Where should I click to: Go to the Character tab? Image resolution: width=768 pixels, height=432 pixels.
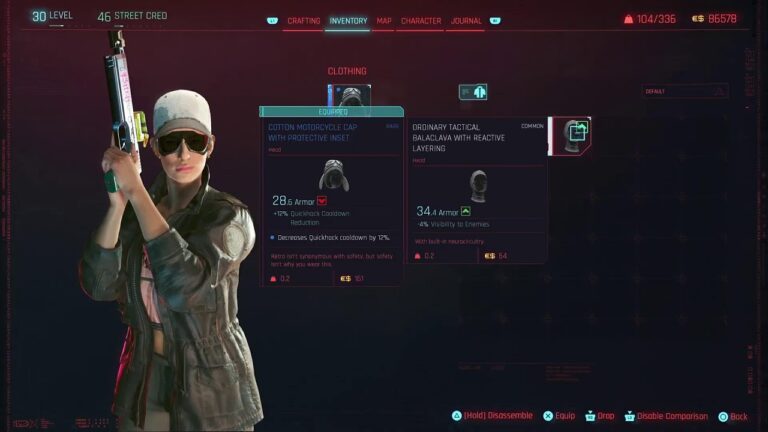[421, 20]
